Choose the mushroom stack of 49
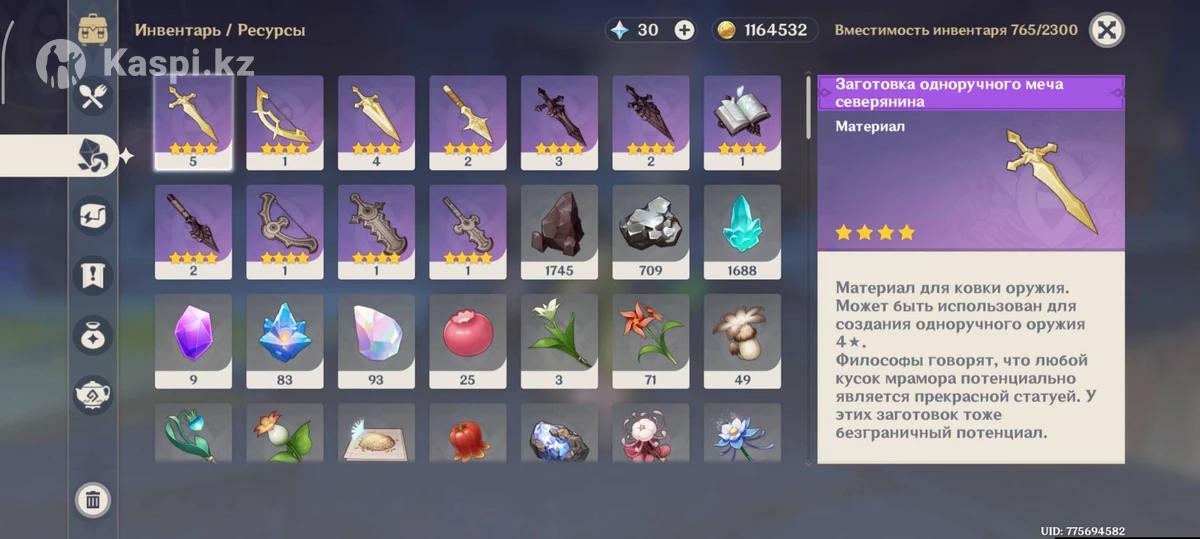Viewport: 1200px width, 539px height. pos(742,340)
